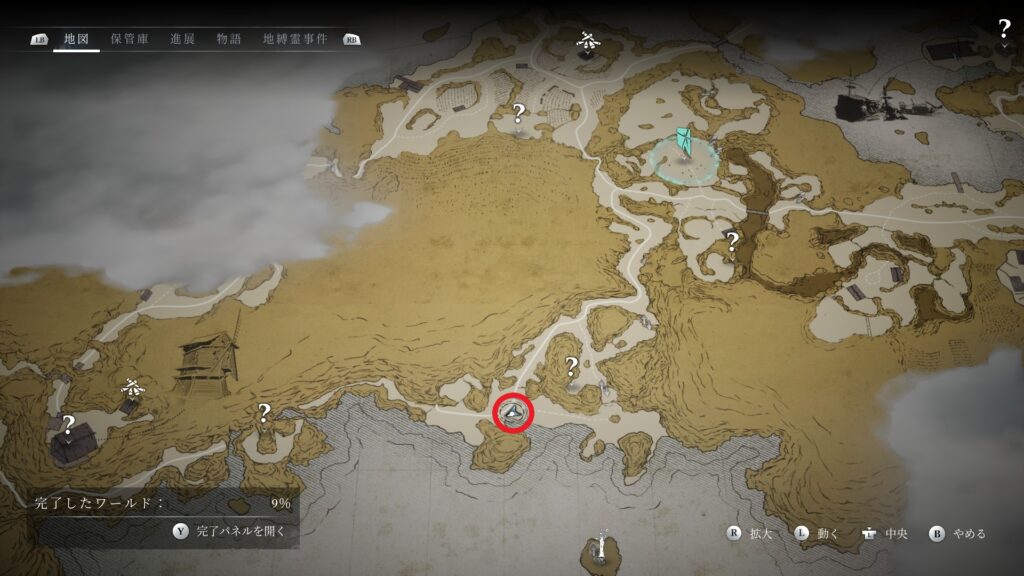
Task: Open the question mark legend icon in the corner
Action: click(x=1004, y=29)
